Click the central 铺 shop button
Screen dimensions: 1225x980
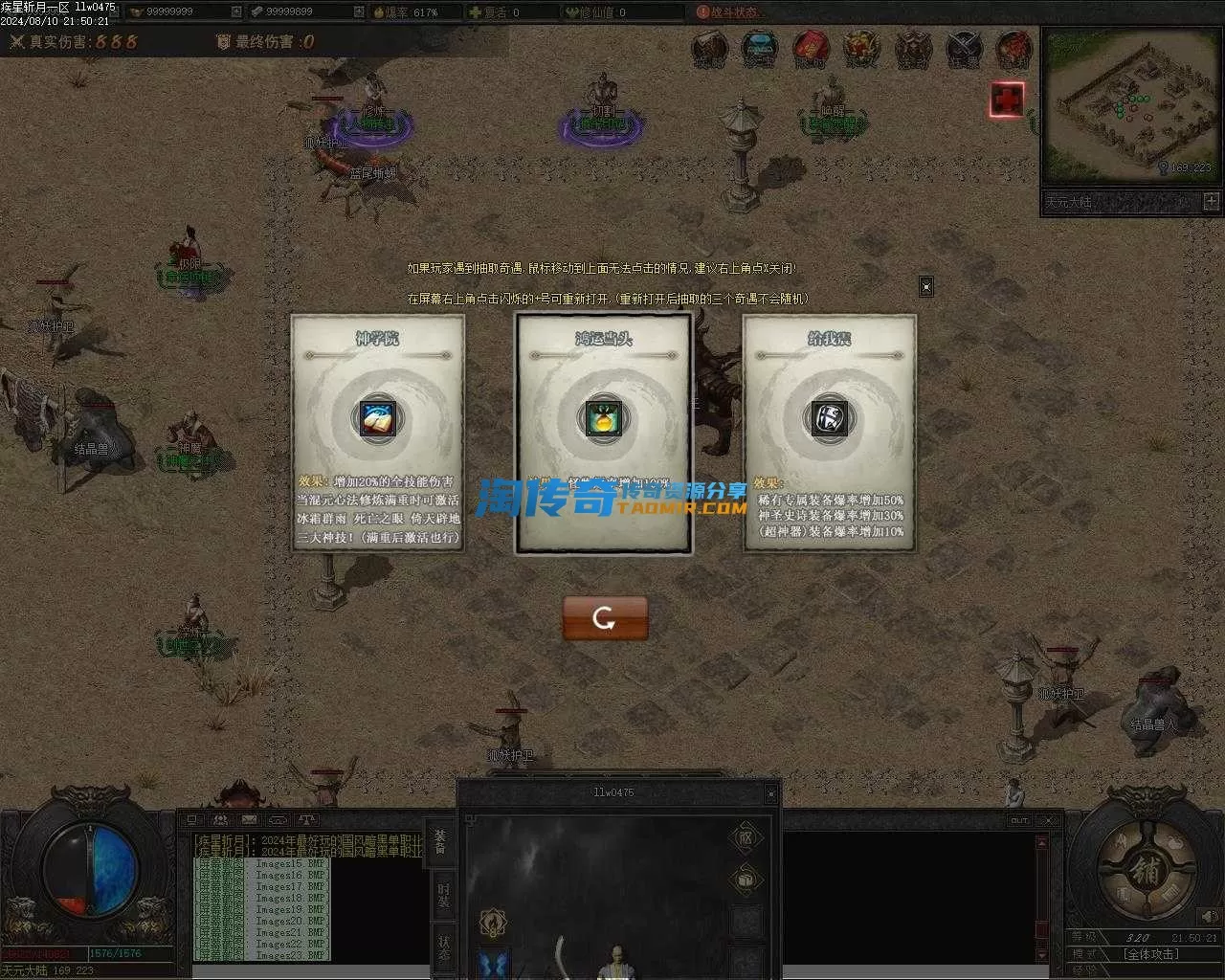(x=1145, y=872)
